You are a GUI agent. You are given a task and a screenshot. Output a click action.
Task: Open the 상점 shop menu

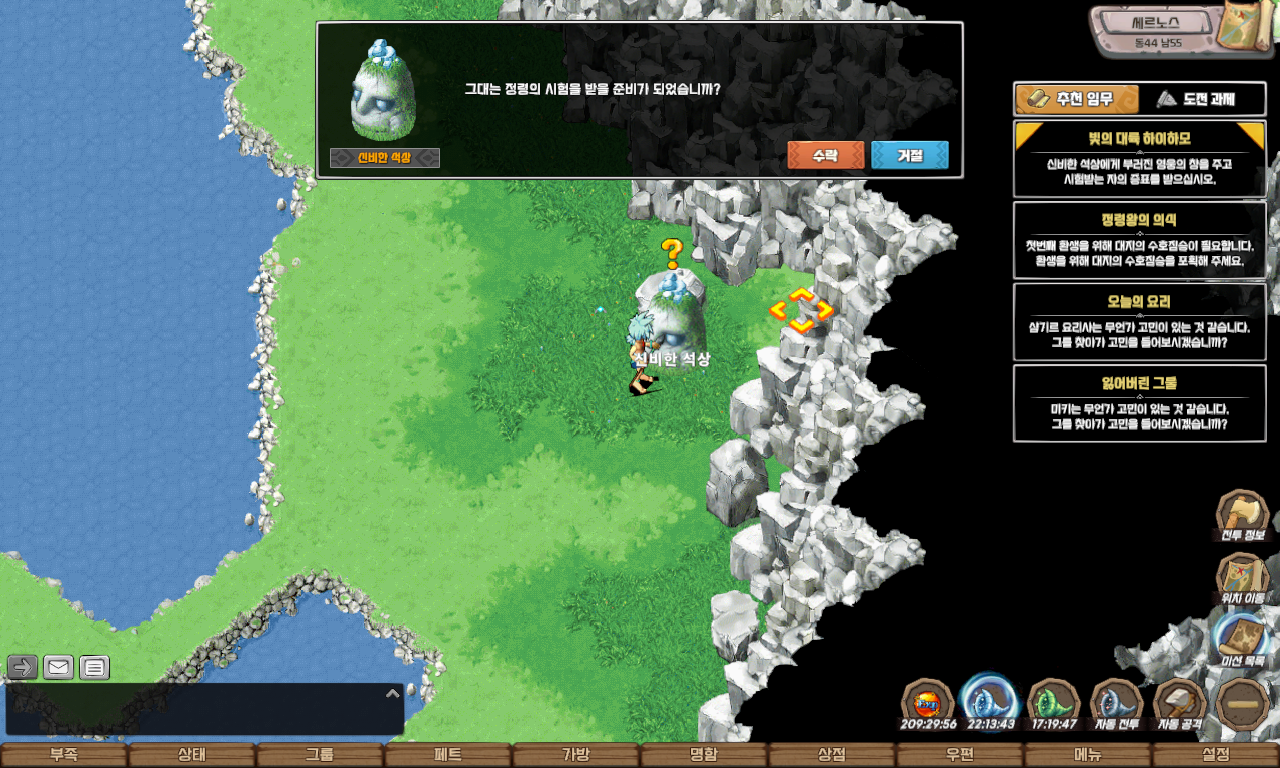click(x=831, y=755)
